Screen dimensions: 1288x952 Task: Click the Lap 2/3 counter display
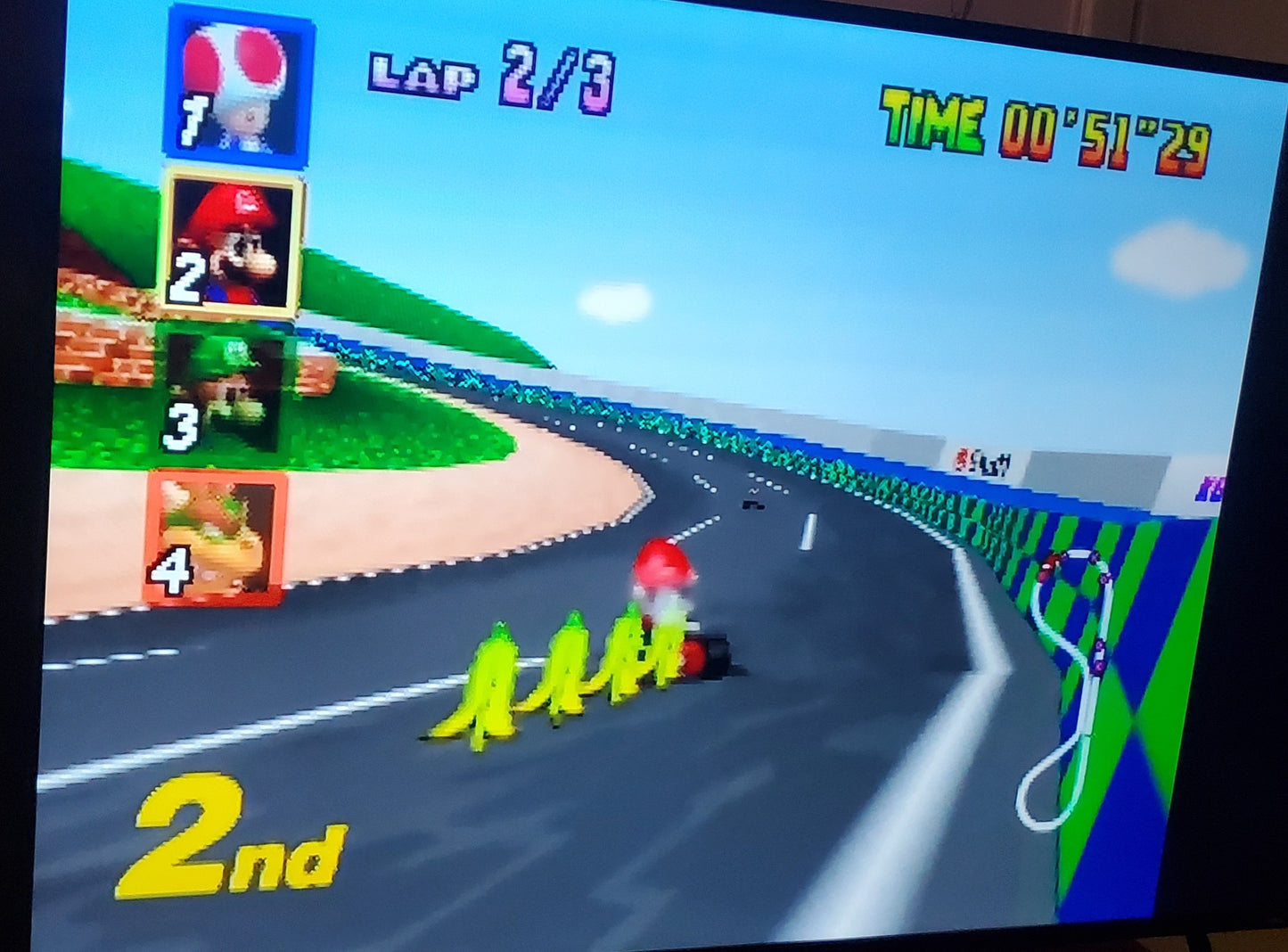pyautogui.click(x=490, y=76)
